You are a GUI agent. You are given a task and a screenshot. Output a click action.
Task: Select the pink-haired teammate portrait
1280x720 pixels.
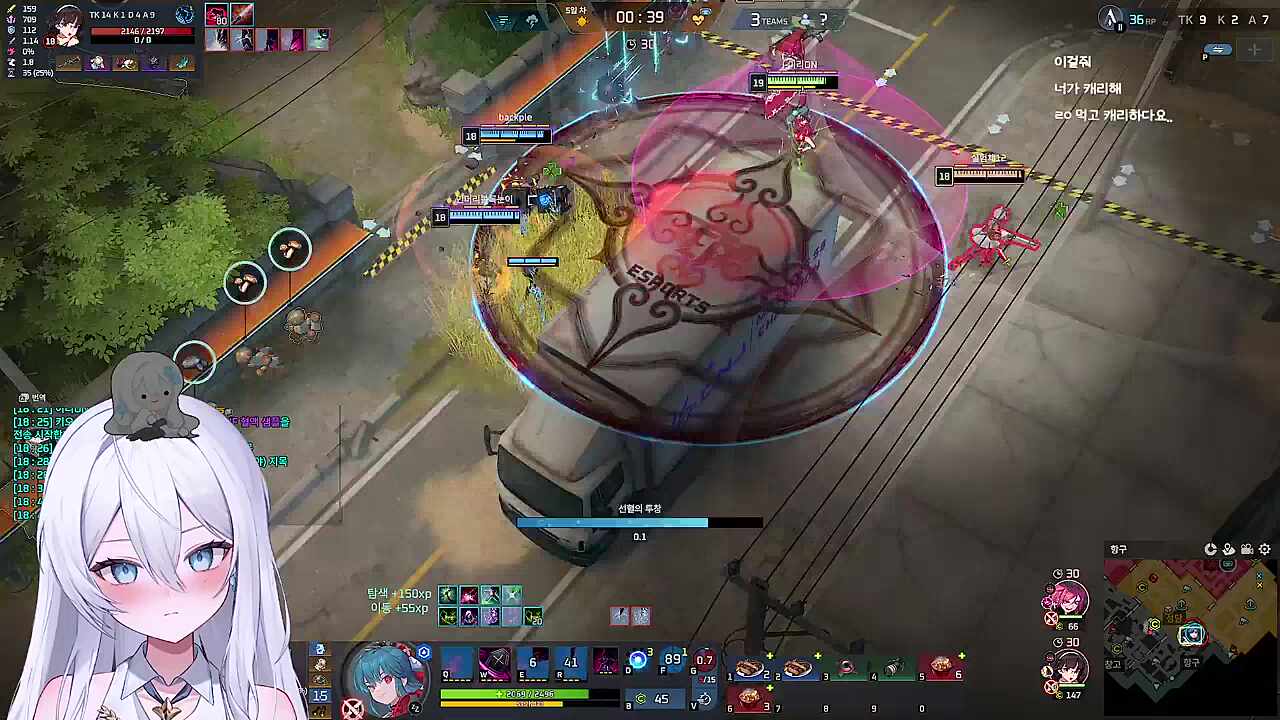1064,598
